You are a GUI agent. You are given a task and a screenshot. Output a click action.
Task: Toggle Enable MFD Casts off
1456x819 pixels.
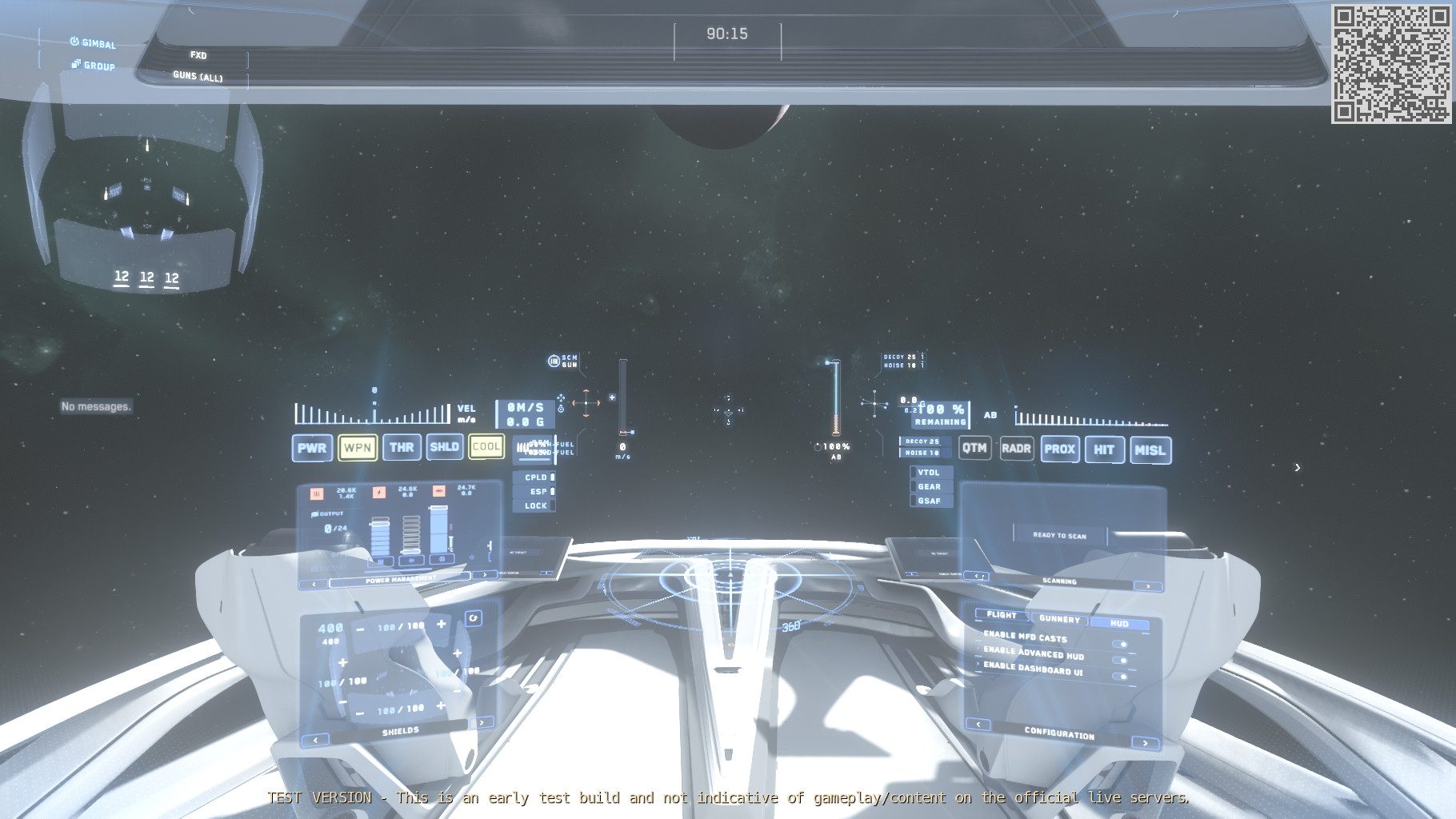point(1121,645)
